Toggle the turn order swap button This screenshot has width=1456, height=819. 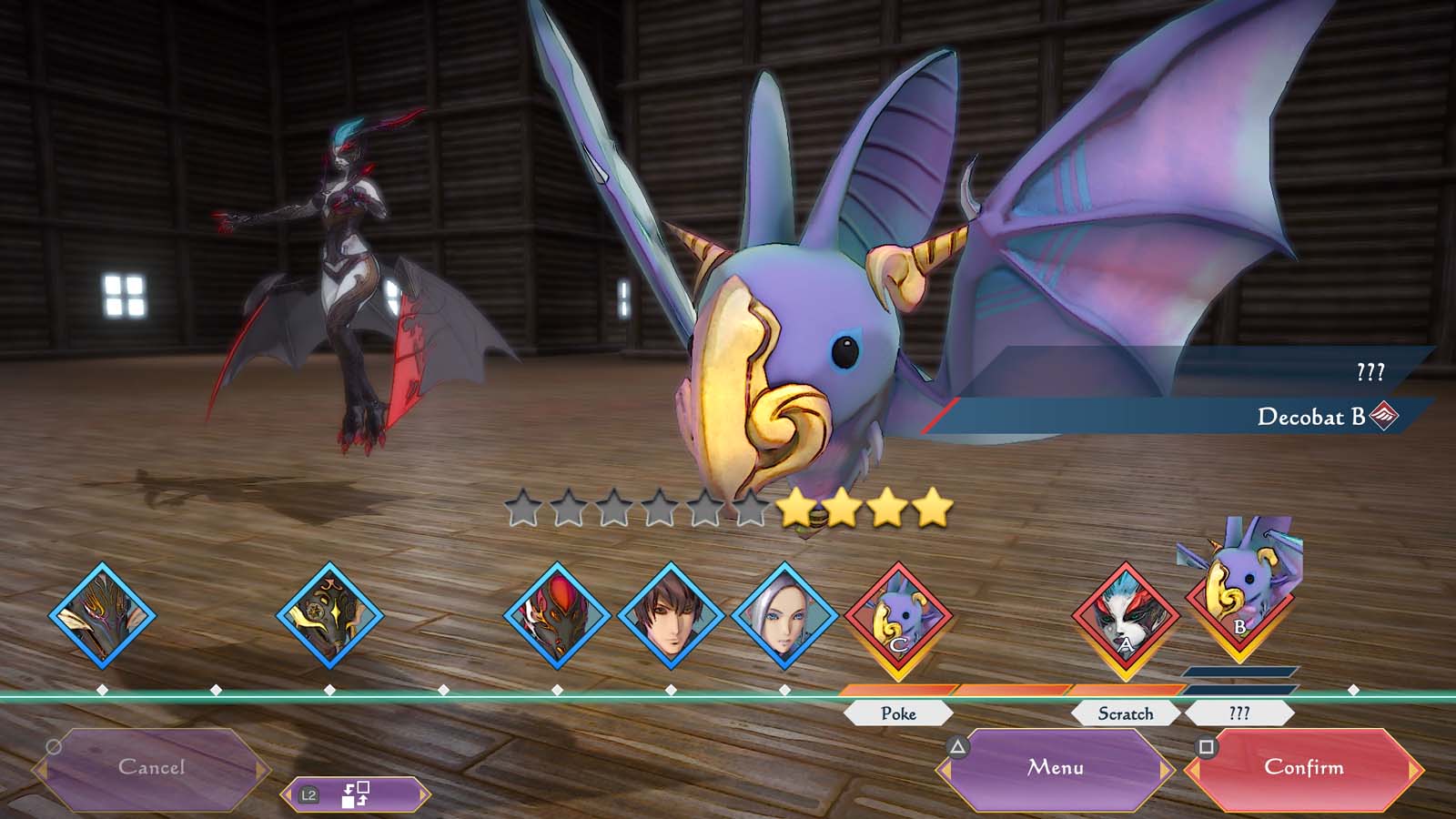point(355,794)
